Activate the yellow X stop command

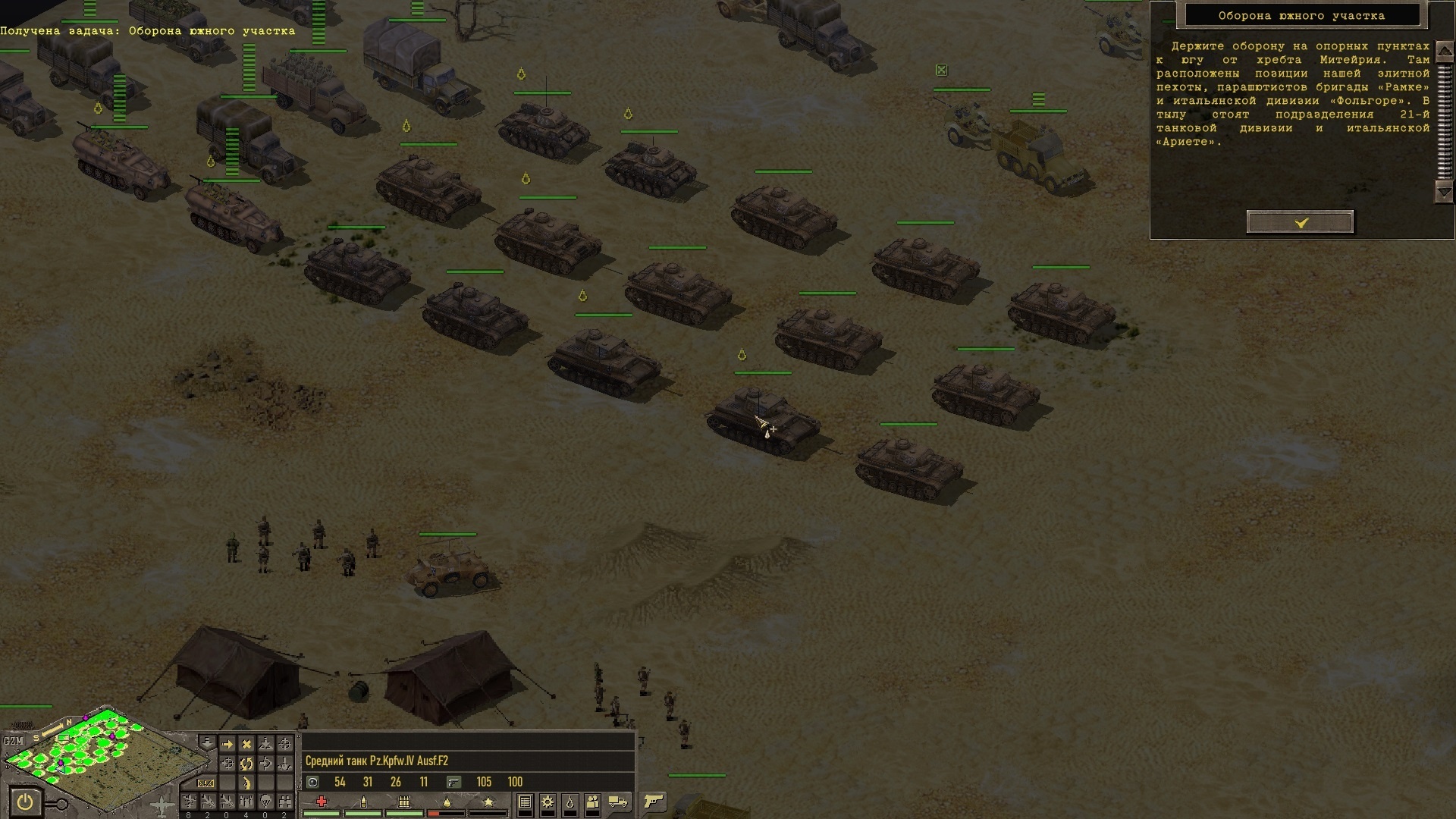click(246, 745)
